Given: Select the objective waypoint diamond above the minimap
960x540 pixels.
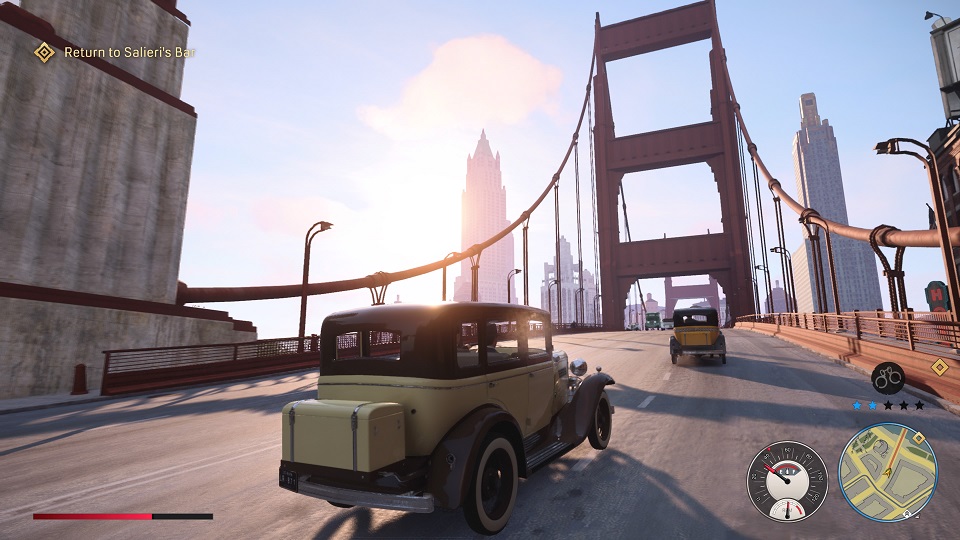Looking at the screenshot, I should click(x=938, y=367).
